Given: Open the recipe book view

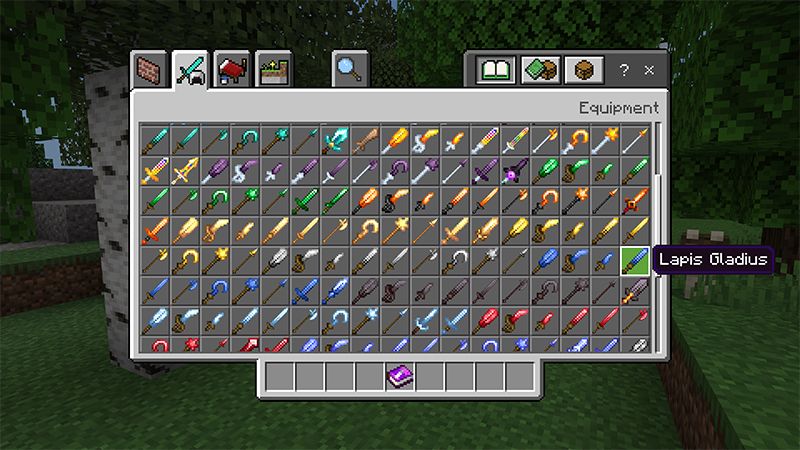Looking at the screenshot, I should pyautogui.click(x=495, y=71).
